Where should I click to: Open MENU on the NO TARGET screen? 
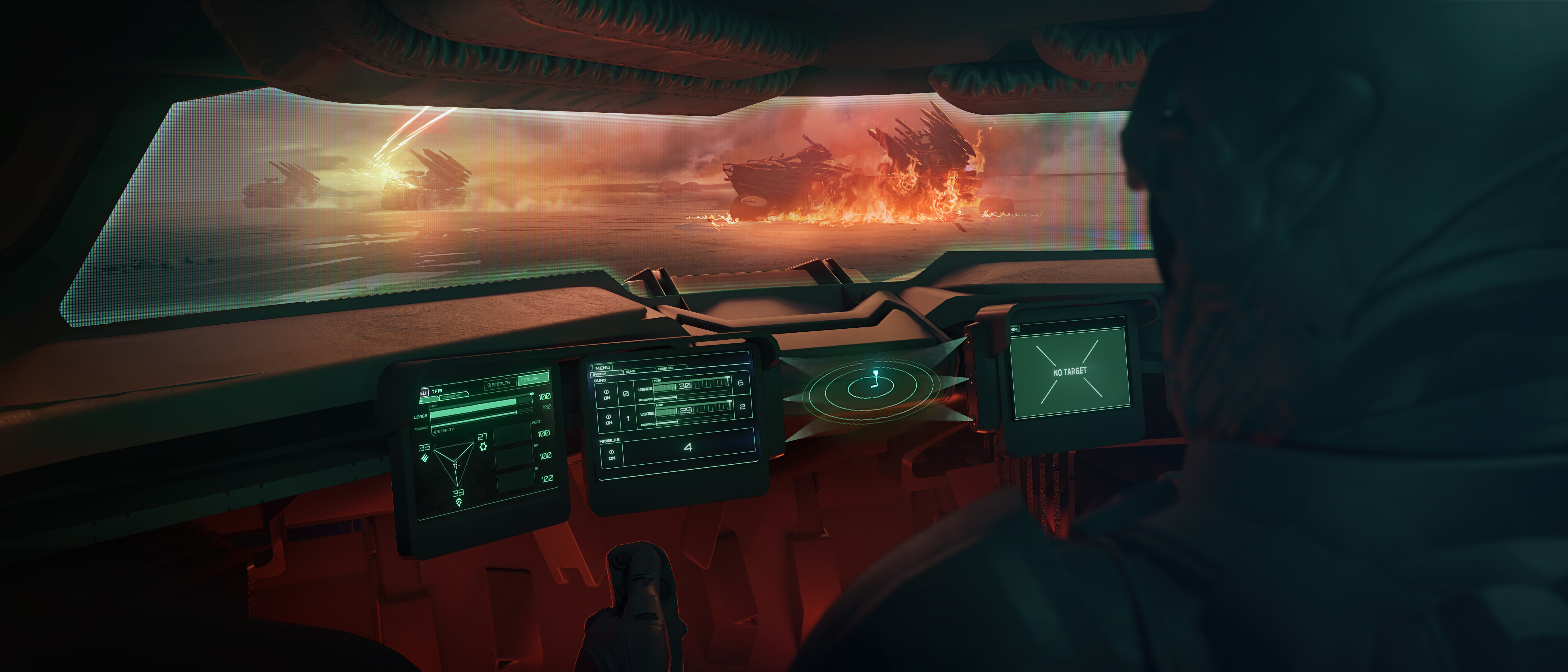tap(1014, 329)
